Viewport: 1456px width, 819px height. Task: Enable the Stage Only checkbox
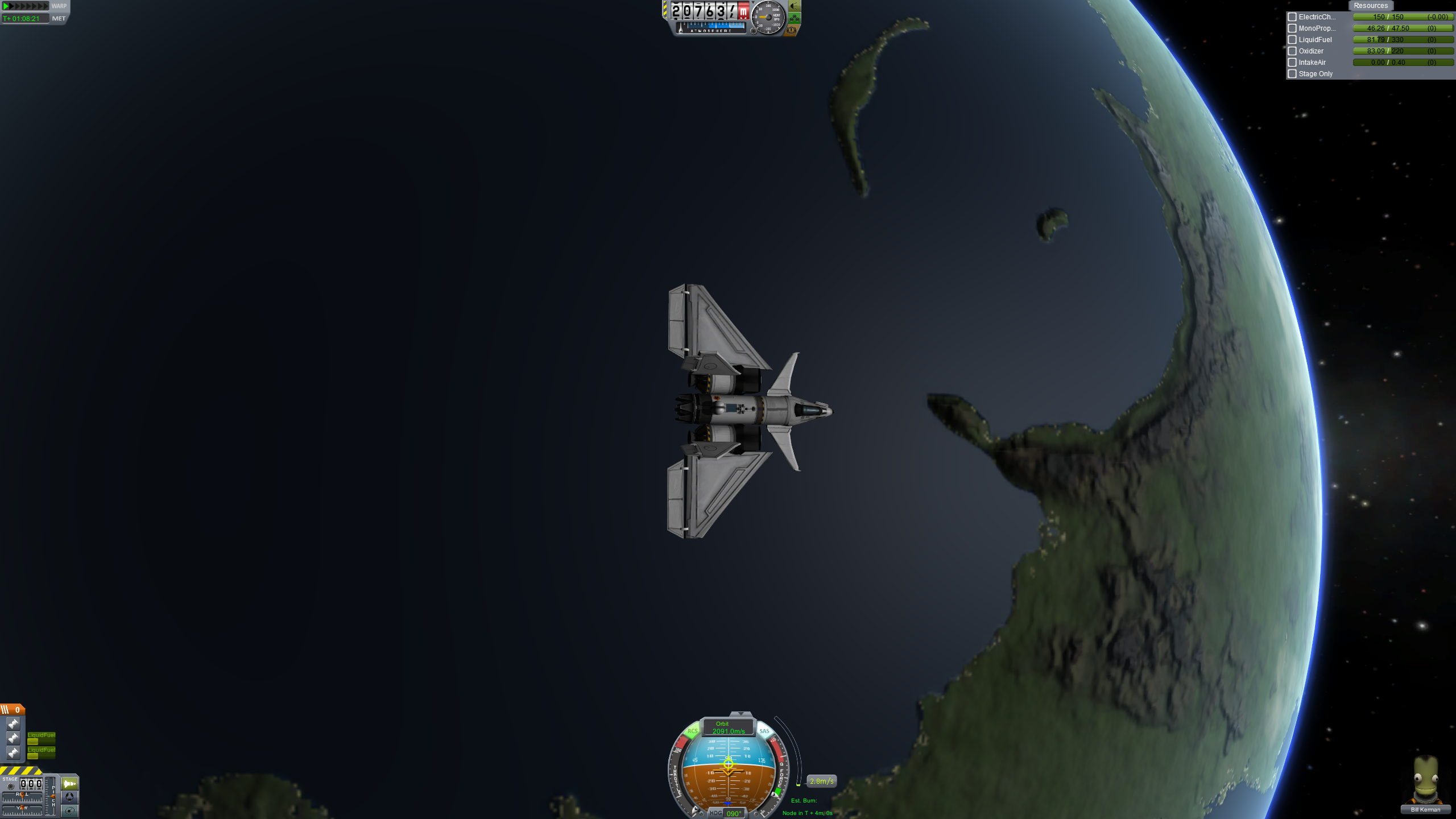click(x=1292, y=73)
